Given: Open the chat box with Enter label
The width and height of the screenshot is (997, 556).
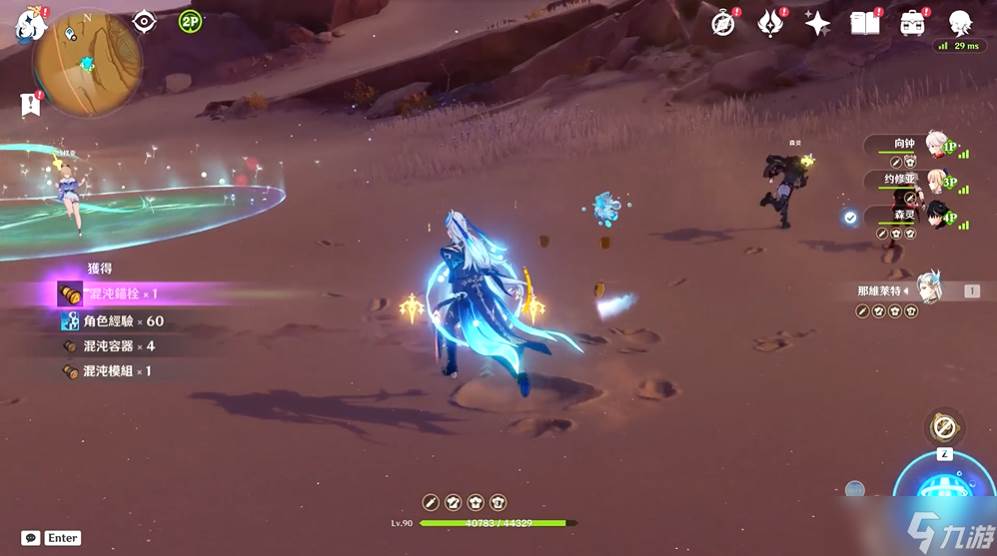Looking at the screenshot, I should click(50, 538).
